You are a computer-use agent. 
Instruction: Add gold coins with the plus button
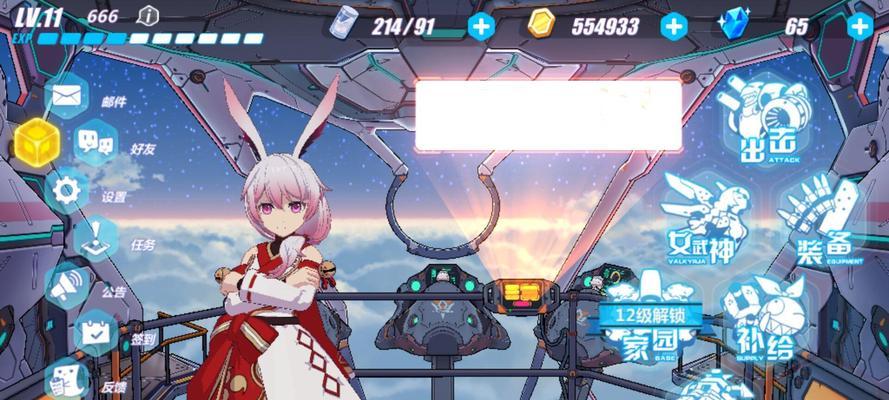point(674,26)
